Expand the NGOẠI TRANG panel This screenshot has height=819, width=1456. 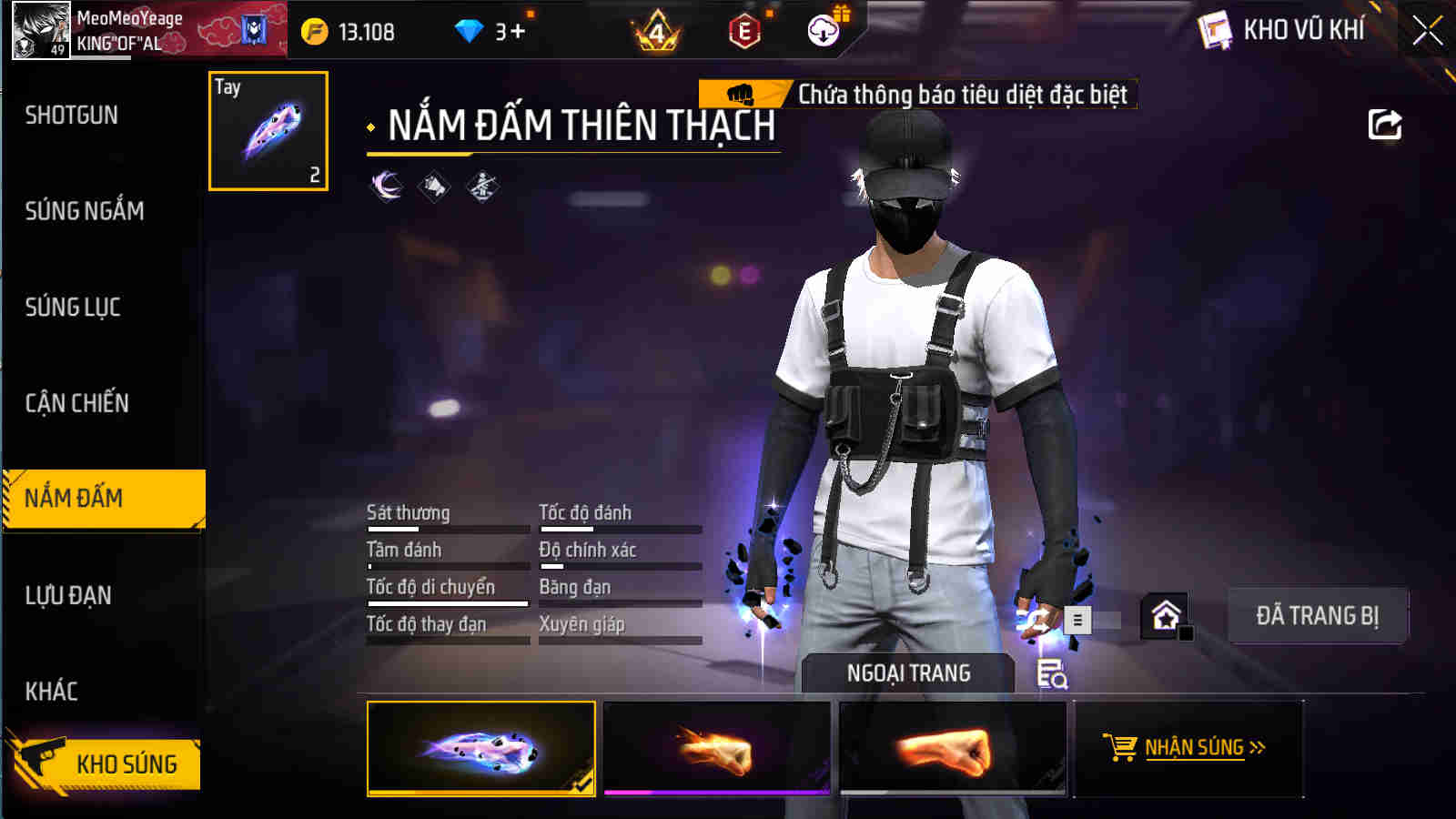coord(908,673)
